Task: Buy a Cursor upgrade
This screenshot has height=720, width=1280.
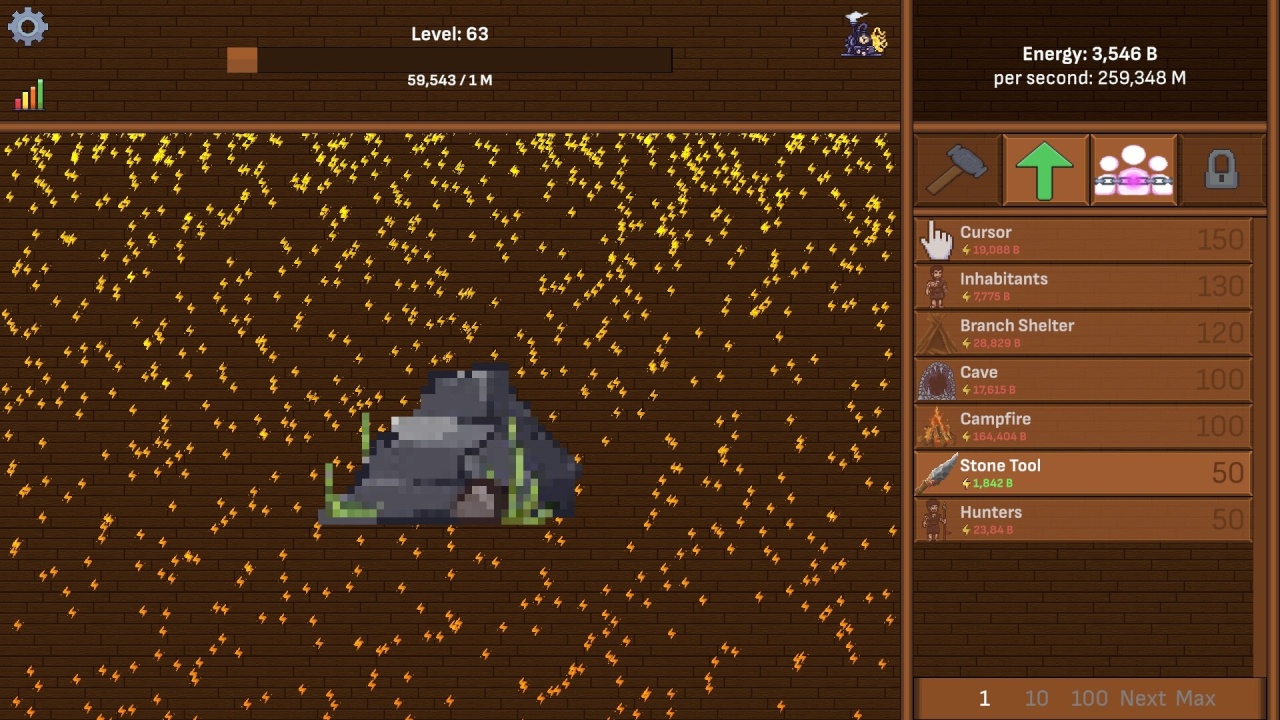Action: (1083, 240)
